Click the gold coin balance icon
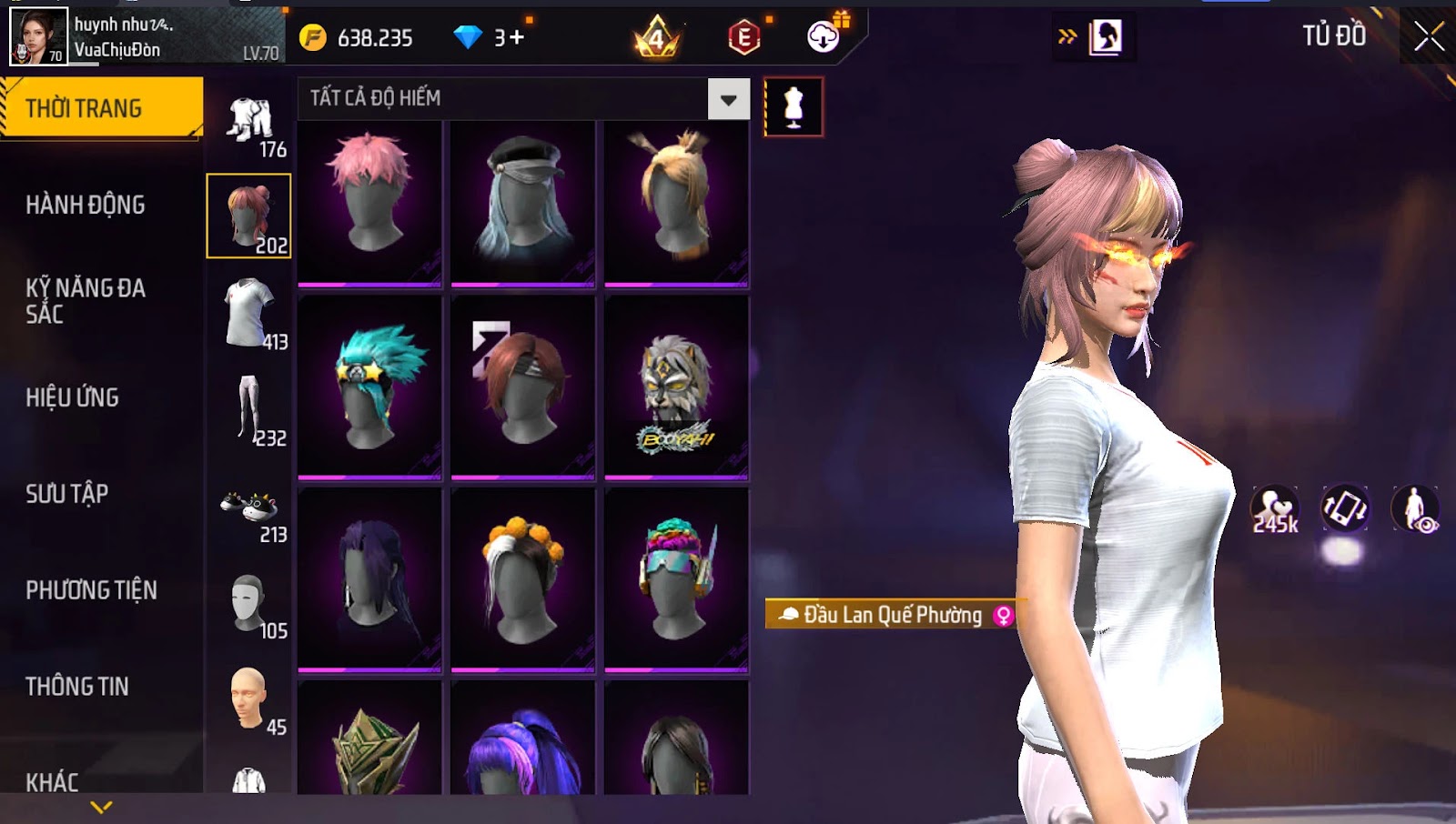 coord(313,37)
